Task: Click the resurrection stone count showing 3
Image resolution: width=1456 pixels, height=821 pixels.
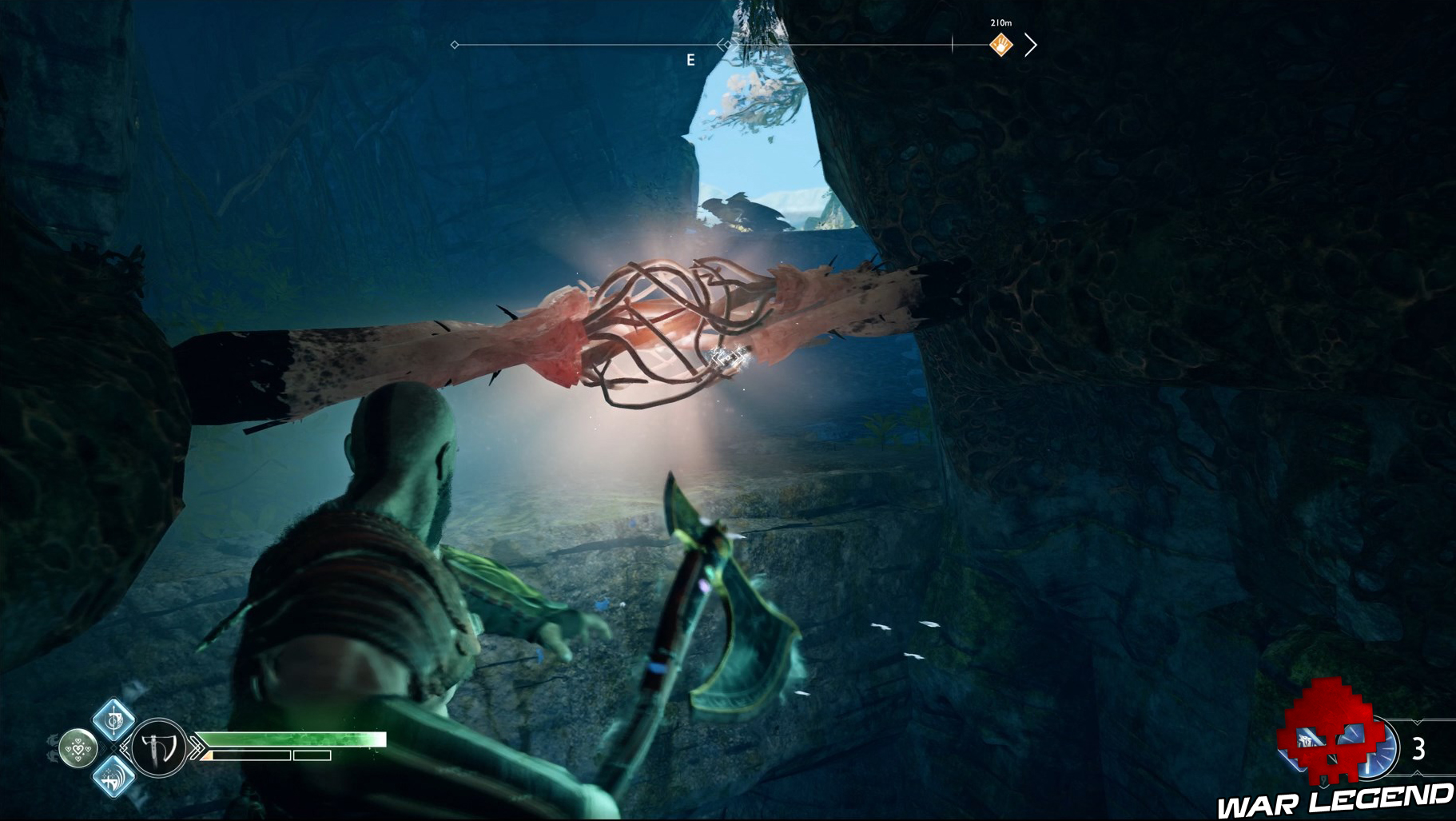Action: click(1418, 747)
